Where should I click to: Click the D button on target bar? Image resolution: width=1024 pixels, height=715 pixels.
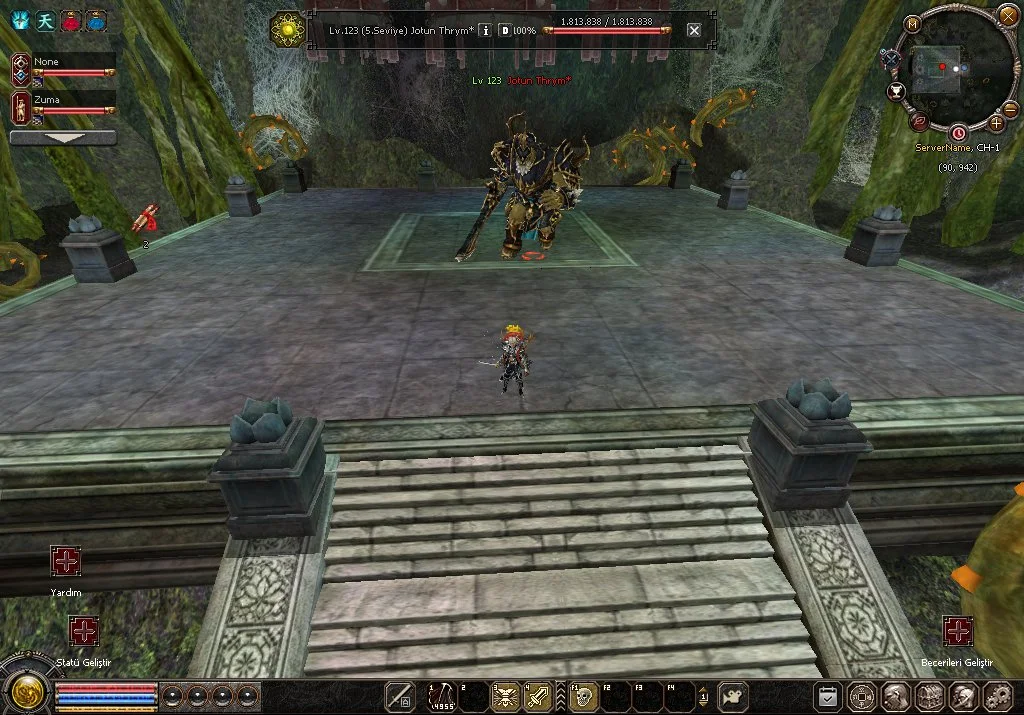(x=505, y=30)
